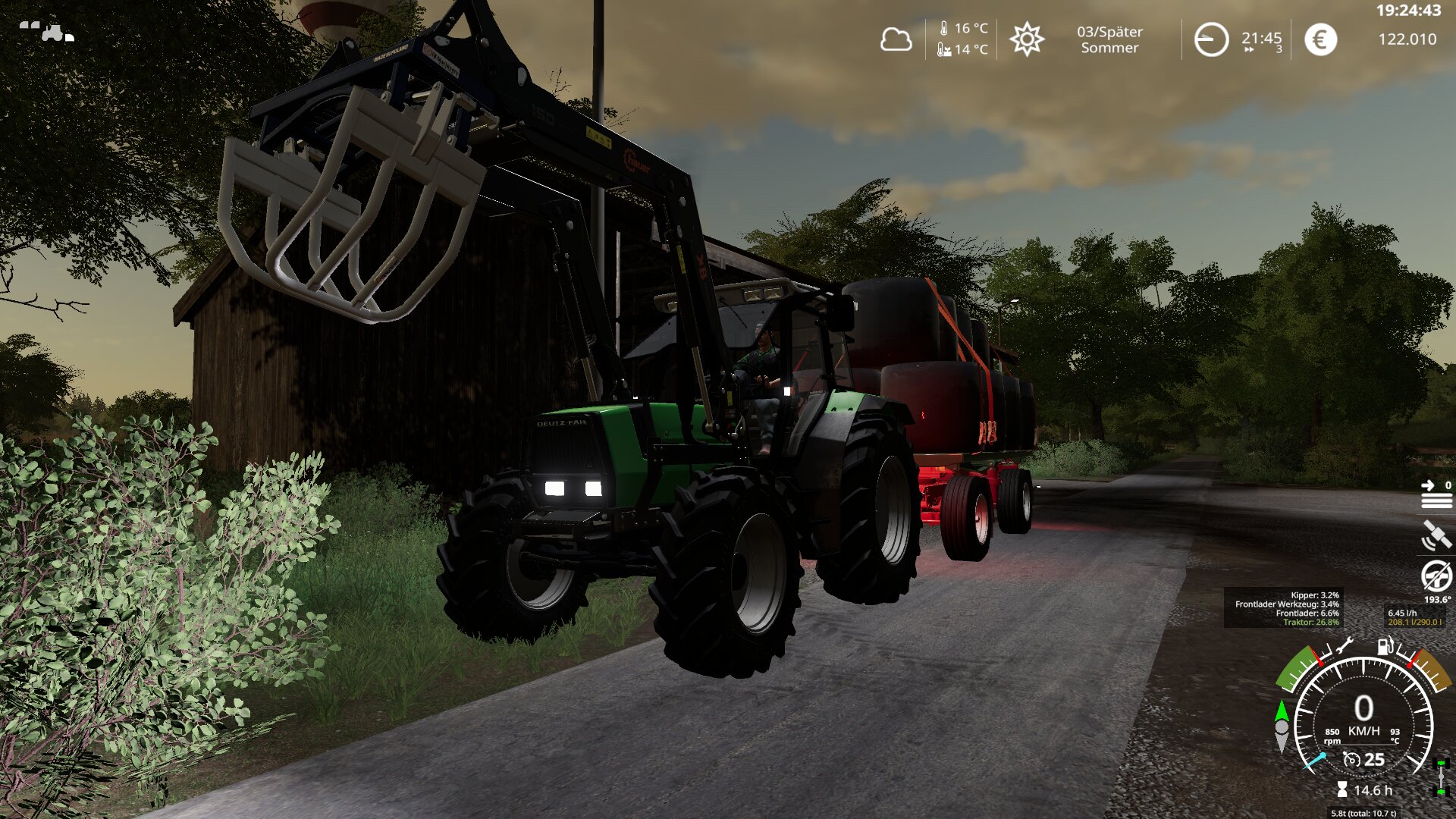Click the fuel pump gauge icon
The height and width of the screenshot is (819, 1456).
tap(1385, 646)
